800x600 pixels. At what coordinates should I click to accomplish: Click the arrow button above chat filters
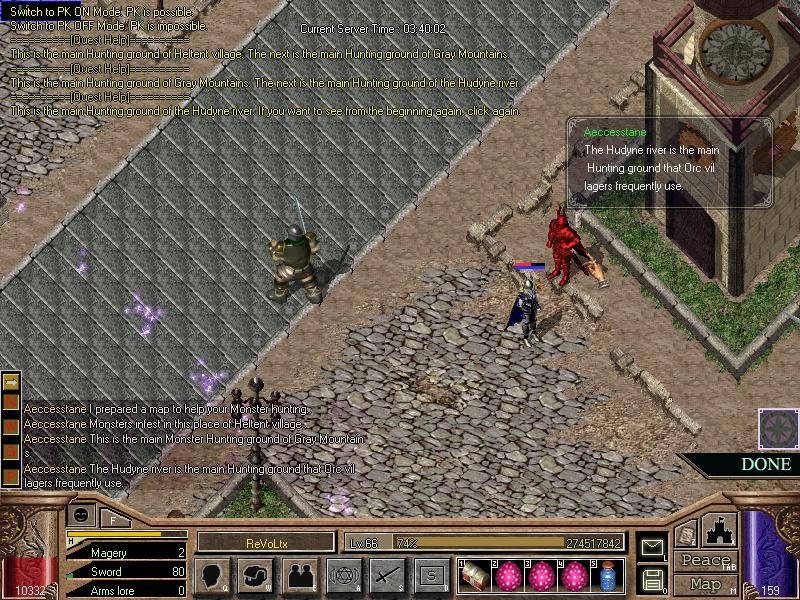(12, 382)
